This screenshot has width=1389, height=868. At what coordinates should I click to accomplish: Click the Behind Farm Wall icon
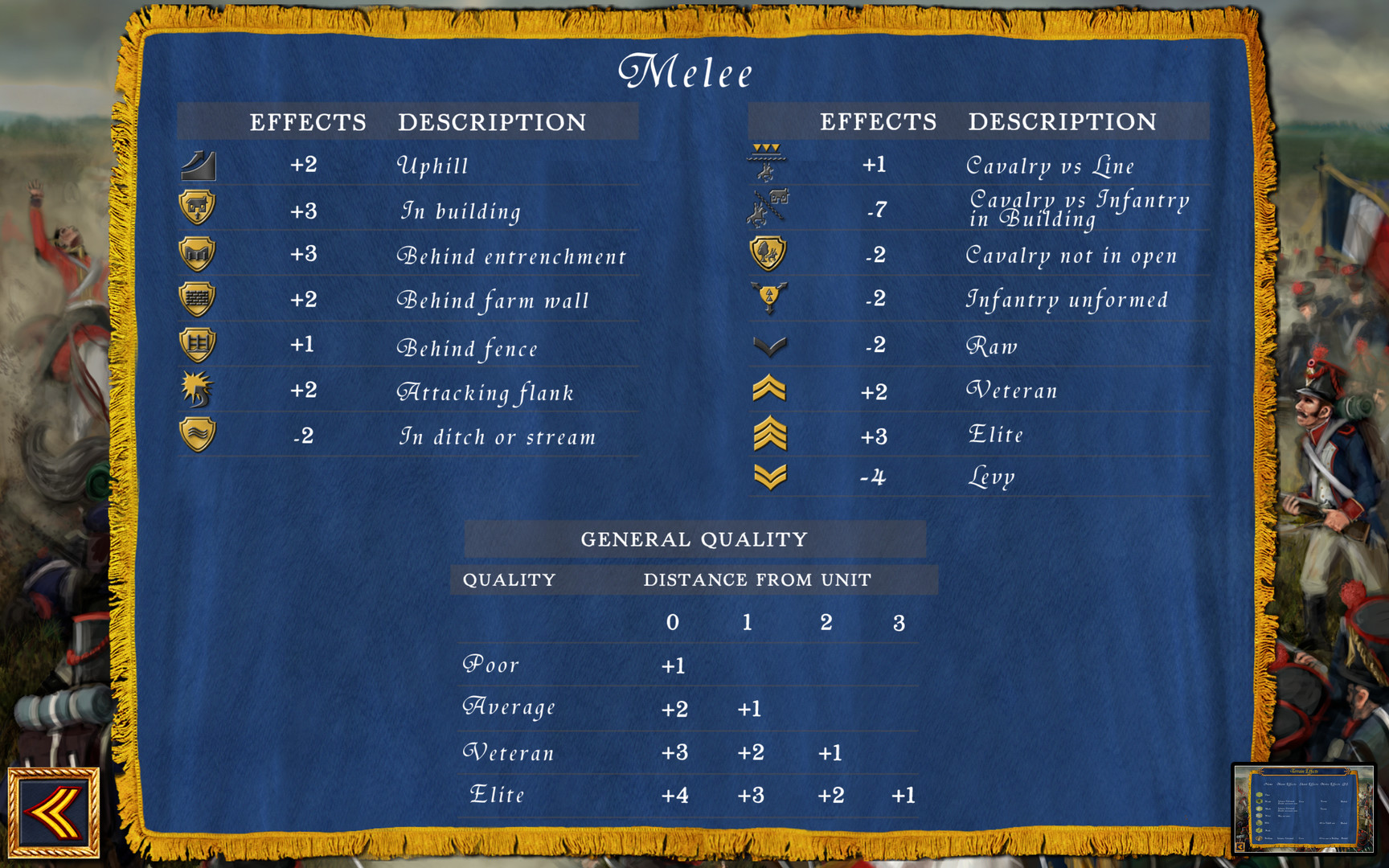tap(198, 298)
